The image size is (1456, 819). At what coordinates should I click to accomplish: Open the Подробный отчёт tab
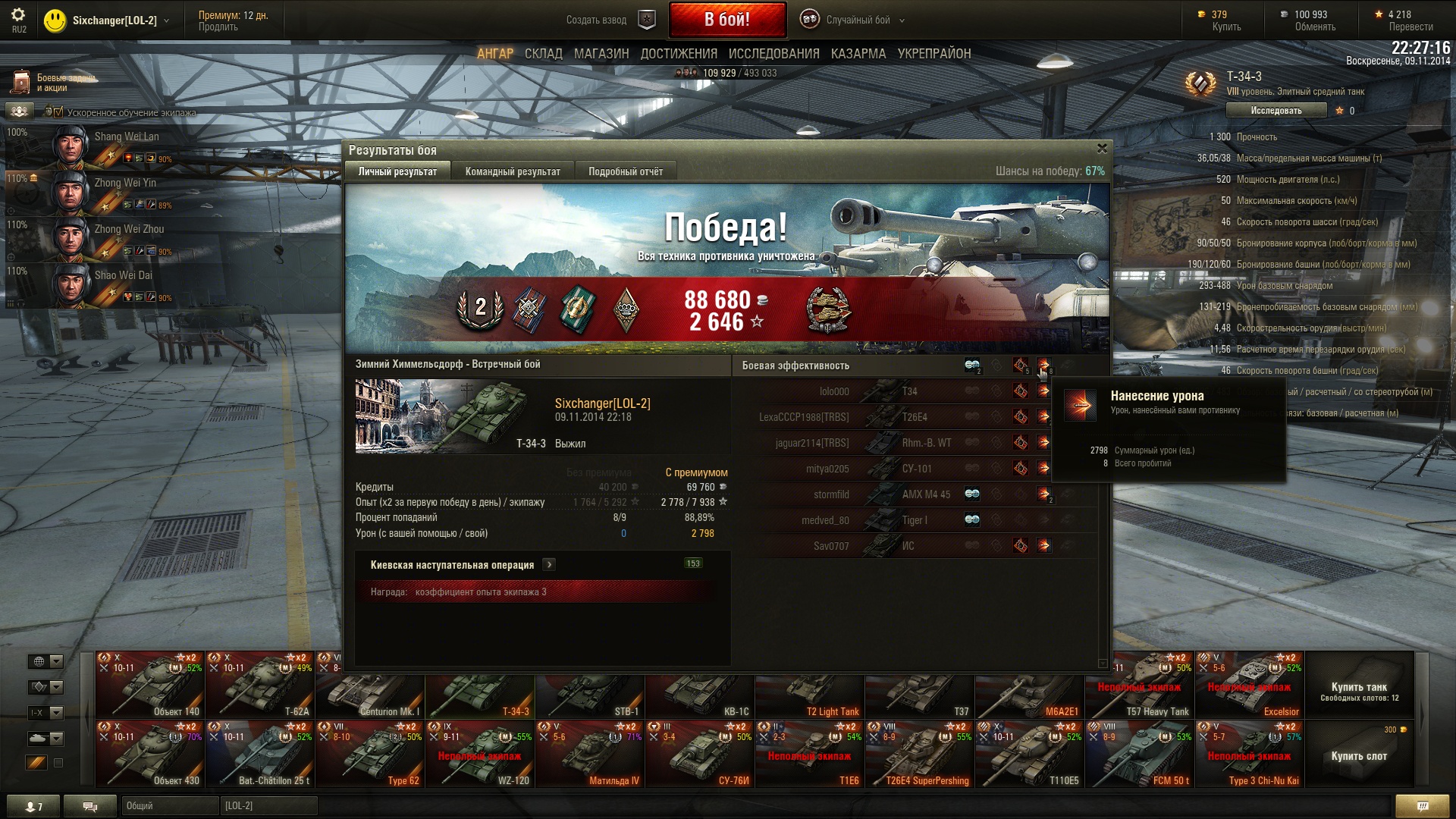click(626, 171)
